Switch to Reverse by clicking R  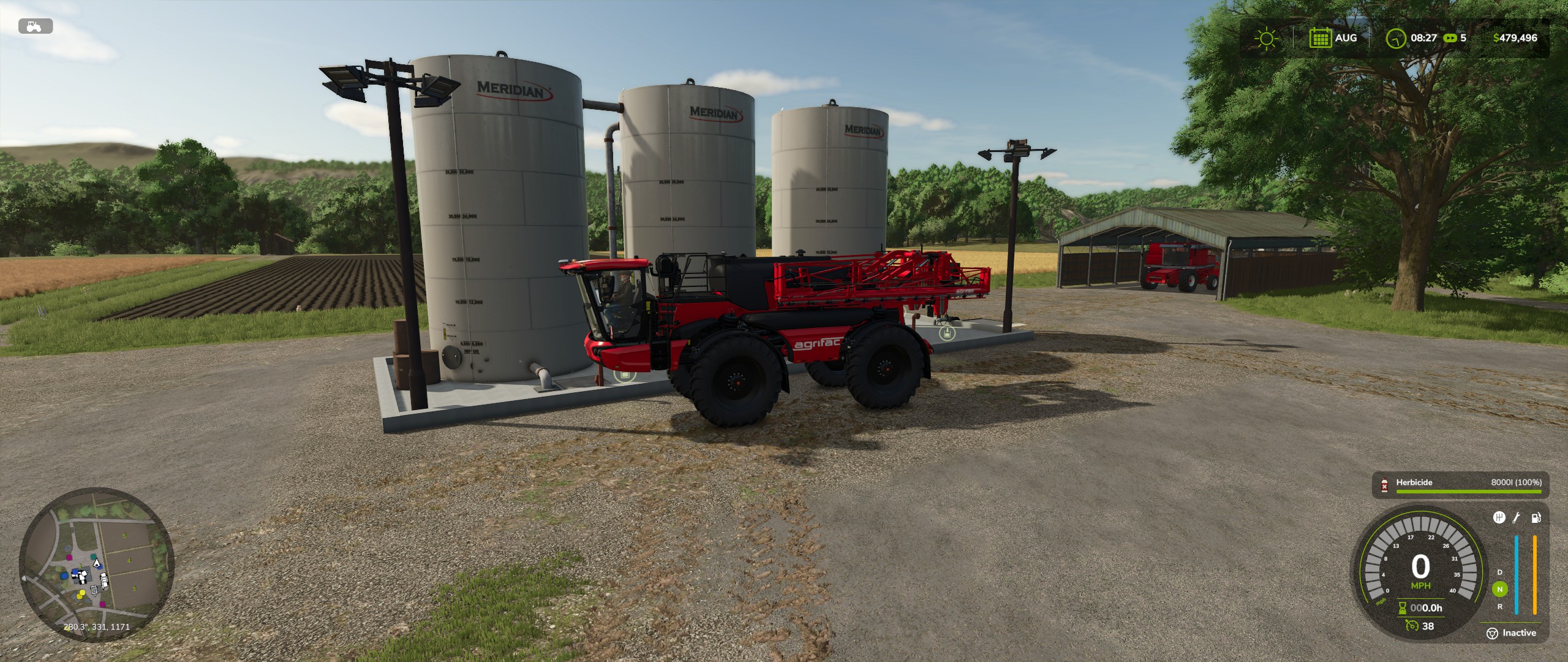click(1499, 607)
